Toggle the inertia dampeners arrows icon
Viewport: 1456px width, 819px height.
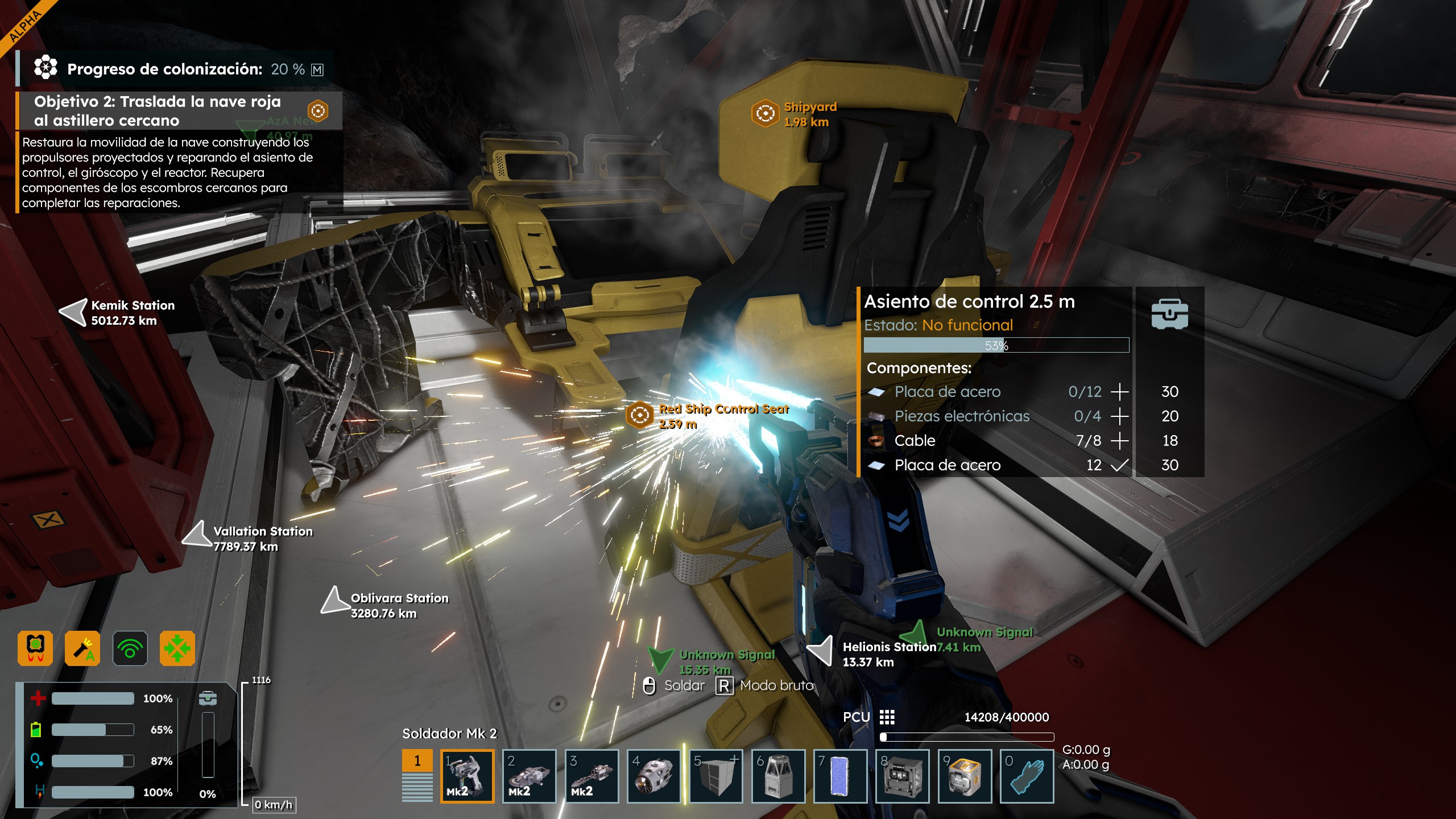(x=177, y=648)
